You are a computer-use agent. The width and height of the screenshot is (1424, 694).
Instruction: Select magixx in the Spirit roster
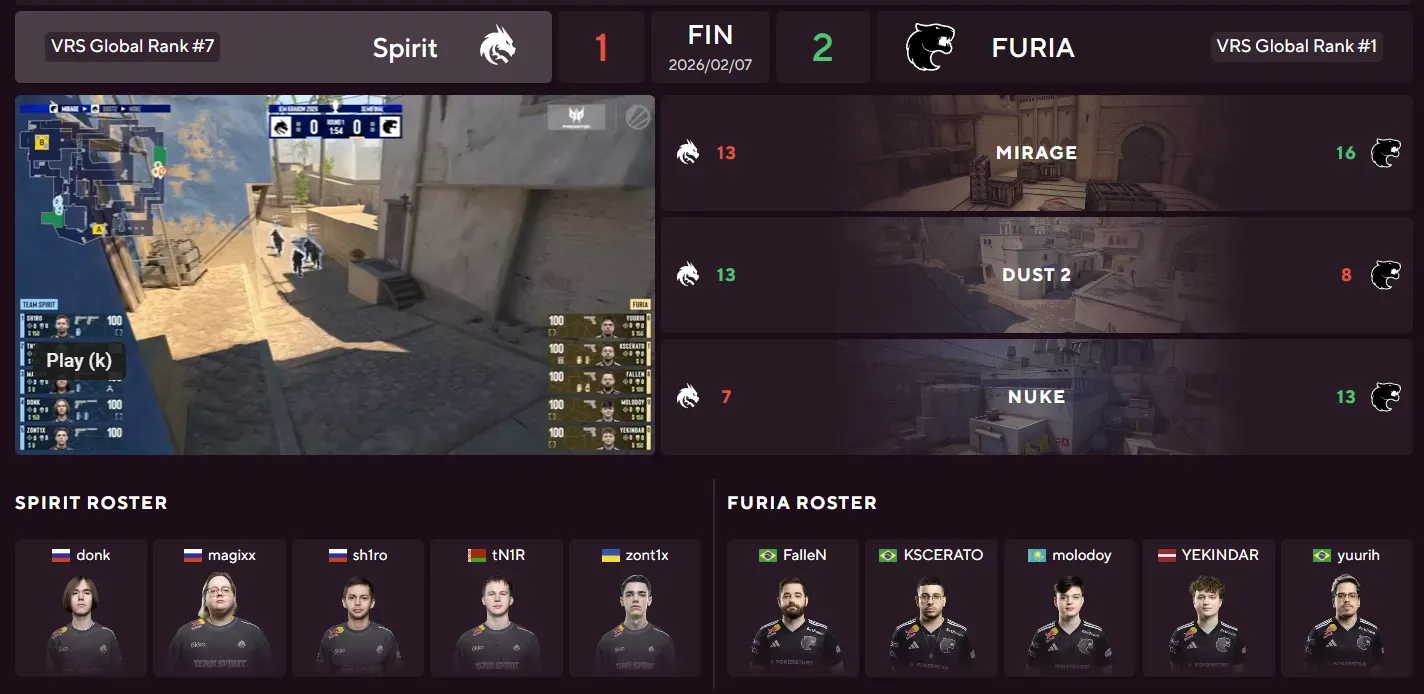(x=219, y=608)
